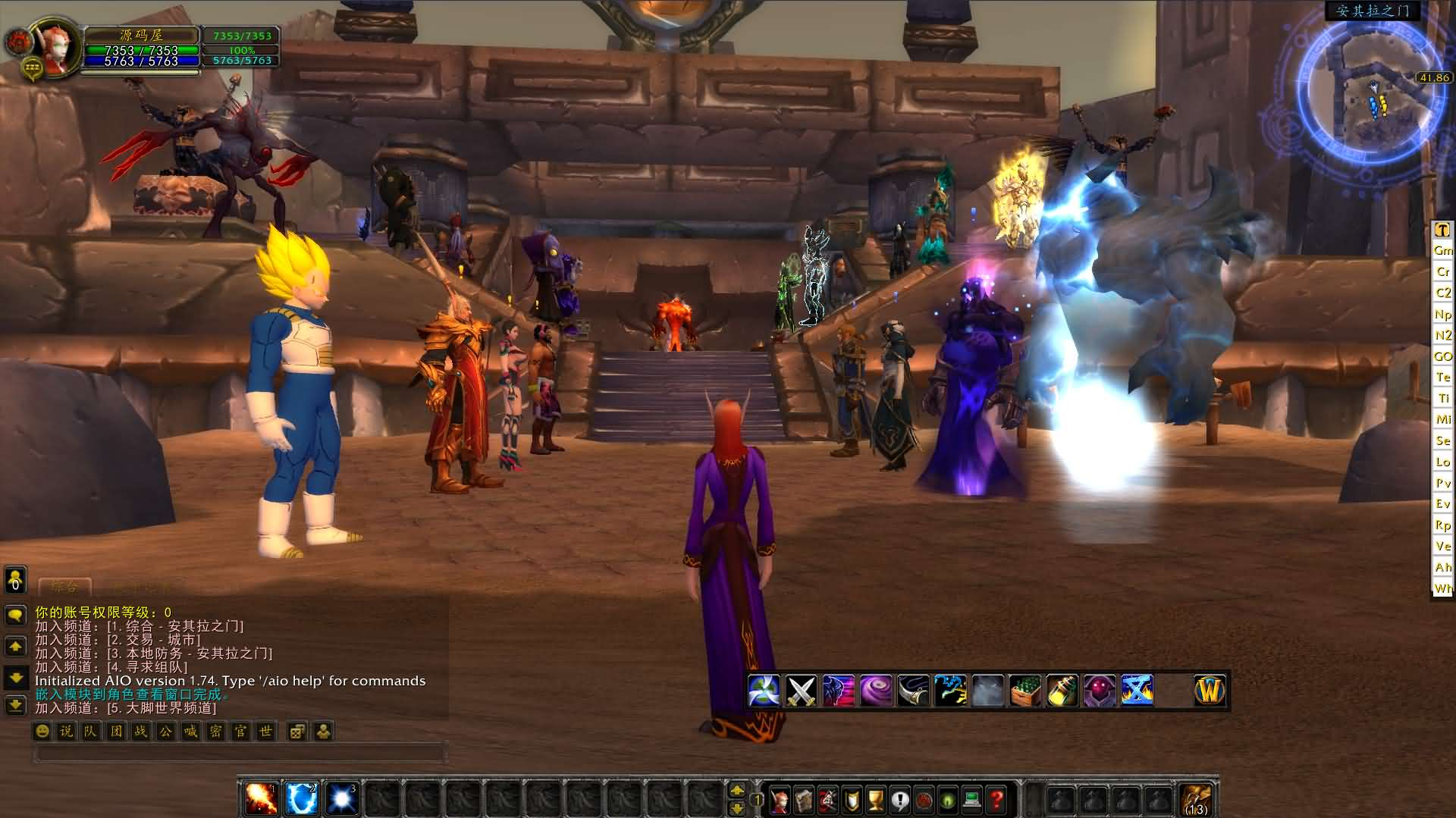Cast the fireball spell in slot 1

click(x=262, y=798)
